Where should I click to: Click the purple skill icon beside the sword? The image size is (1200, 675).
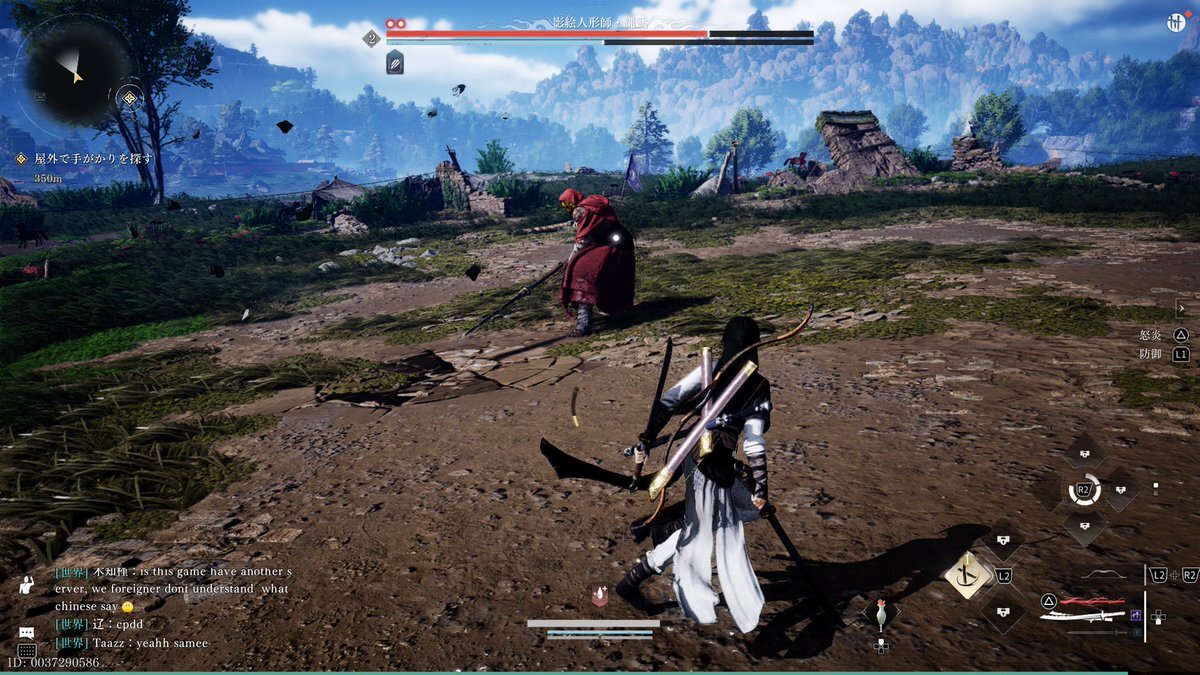[x=1136, y=615]
